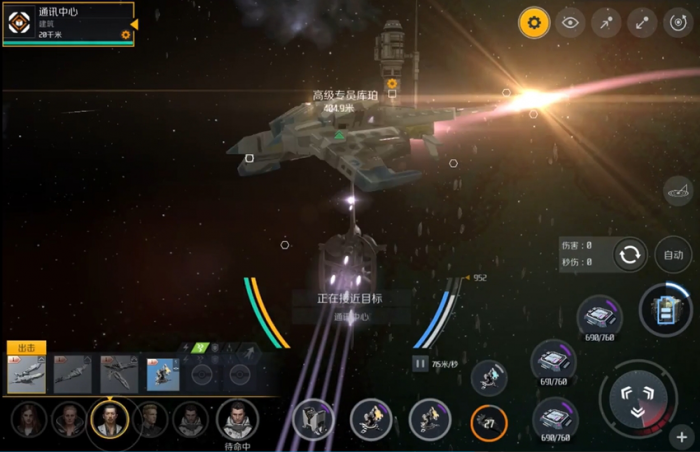Click the 出击 launch tab
This screenshot has width=700, height=452.
[25, 348]
